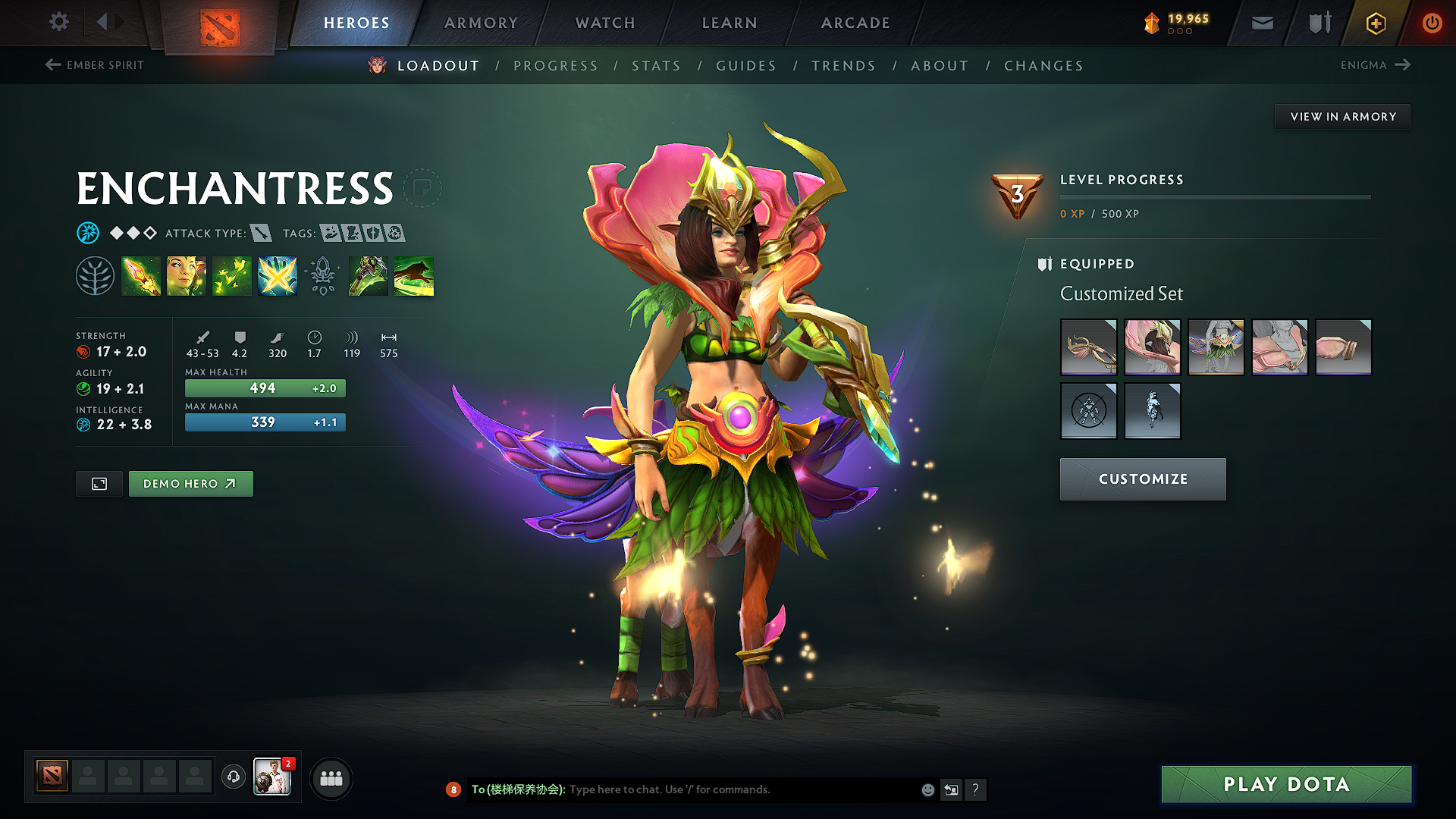Launch Demo Hero mode
Image resolution: width=1456 pixels, height=819 pixels.
pyautogui.click(x=190, y=484)
